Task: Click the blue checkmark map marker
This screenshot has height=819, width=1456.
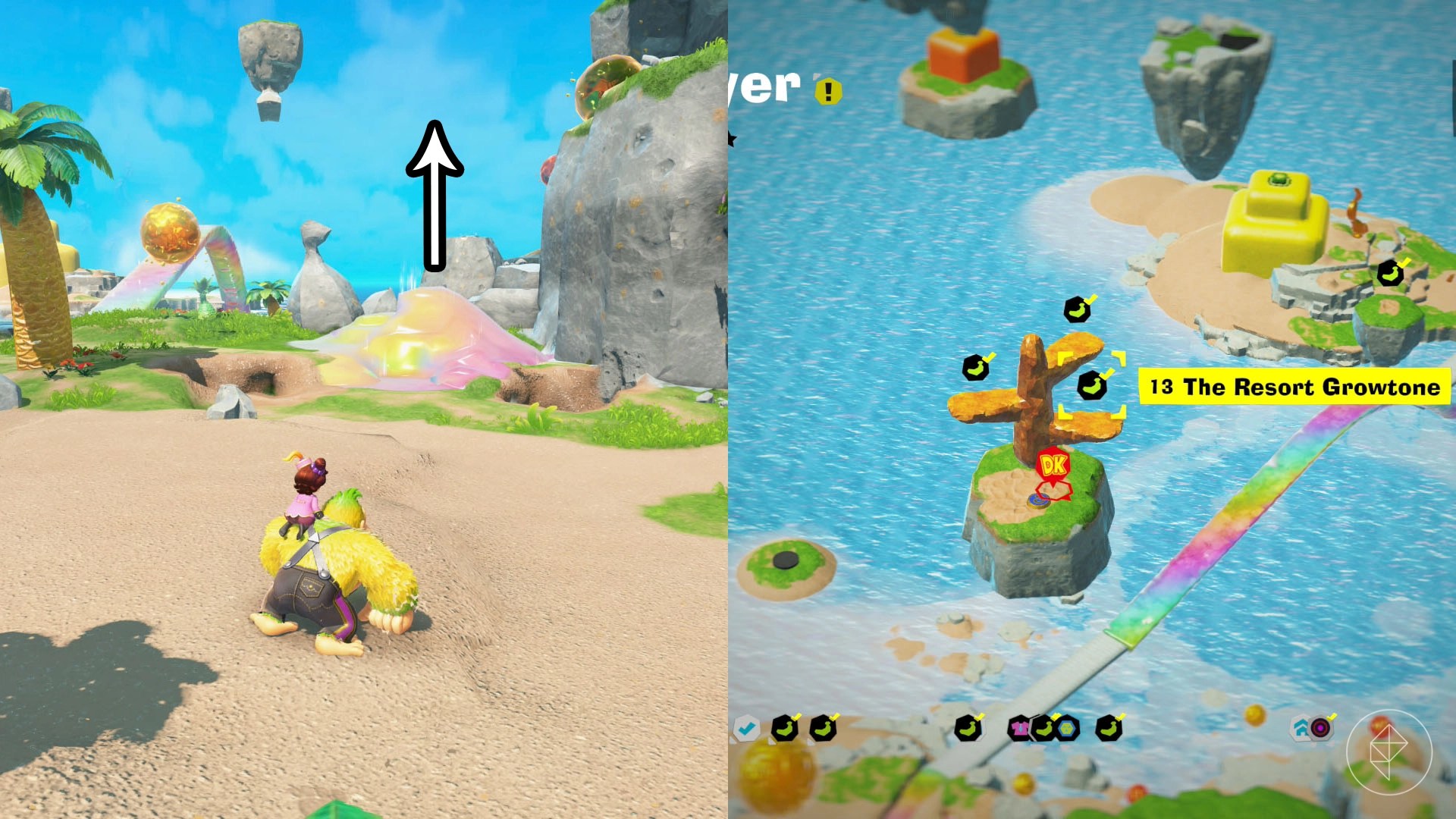Action: (746, 729)
